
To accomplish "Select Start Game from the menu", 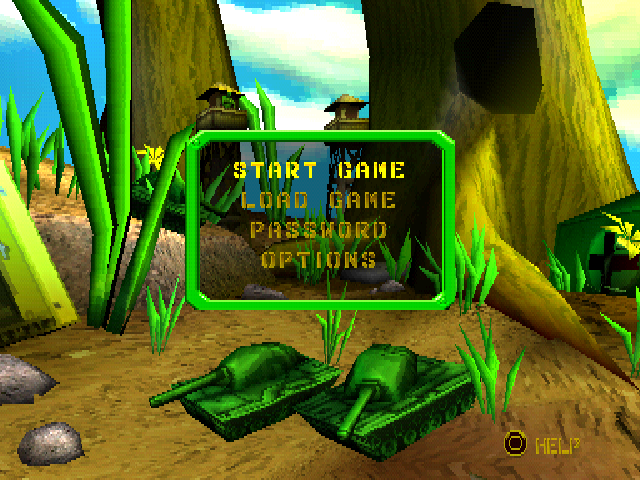I will tap(319, 169).
